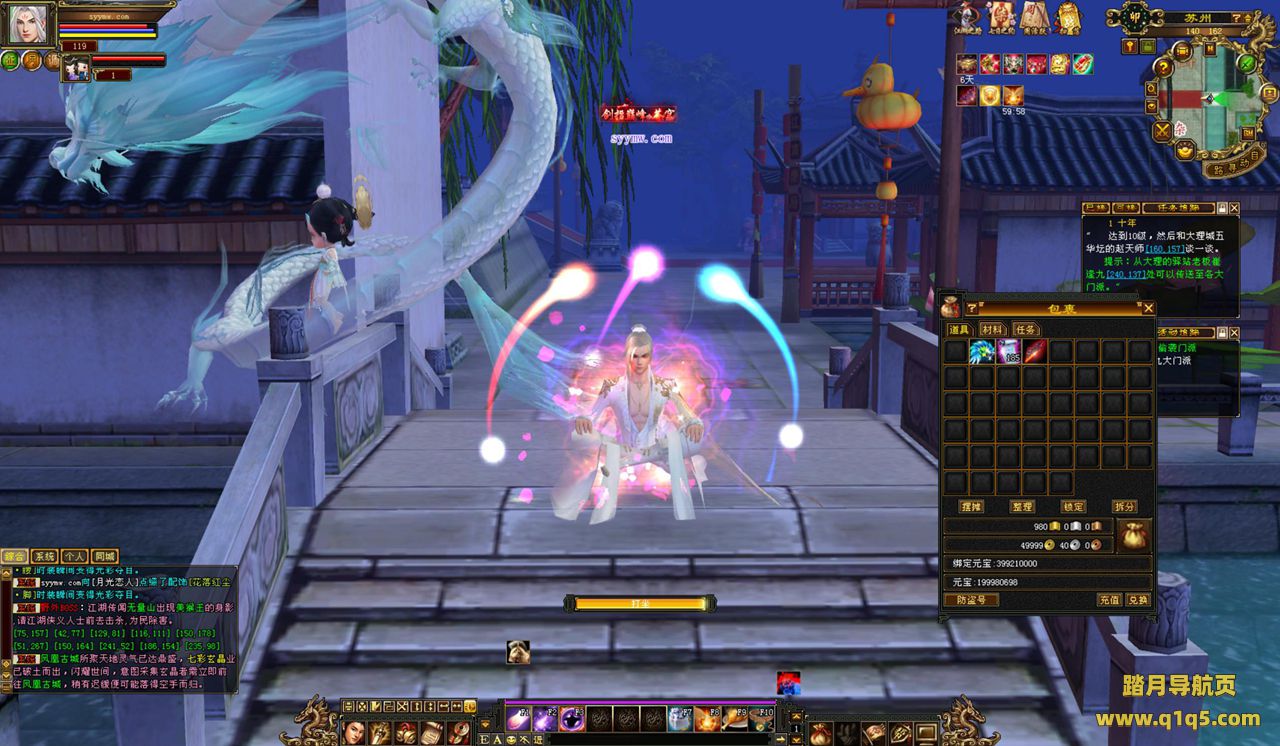Click the 整理 sort button
The width and height of the screenshot is (1280, 746).
click(x=1021, y=507)
